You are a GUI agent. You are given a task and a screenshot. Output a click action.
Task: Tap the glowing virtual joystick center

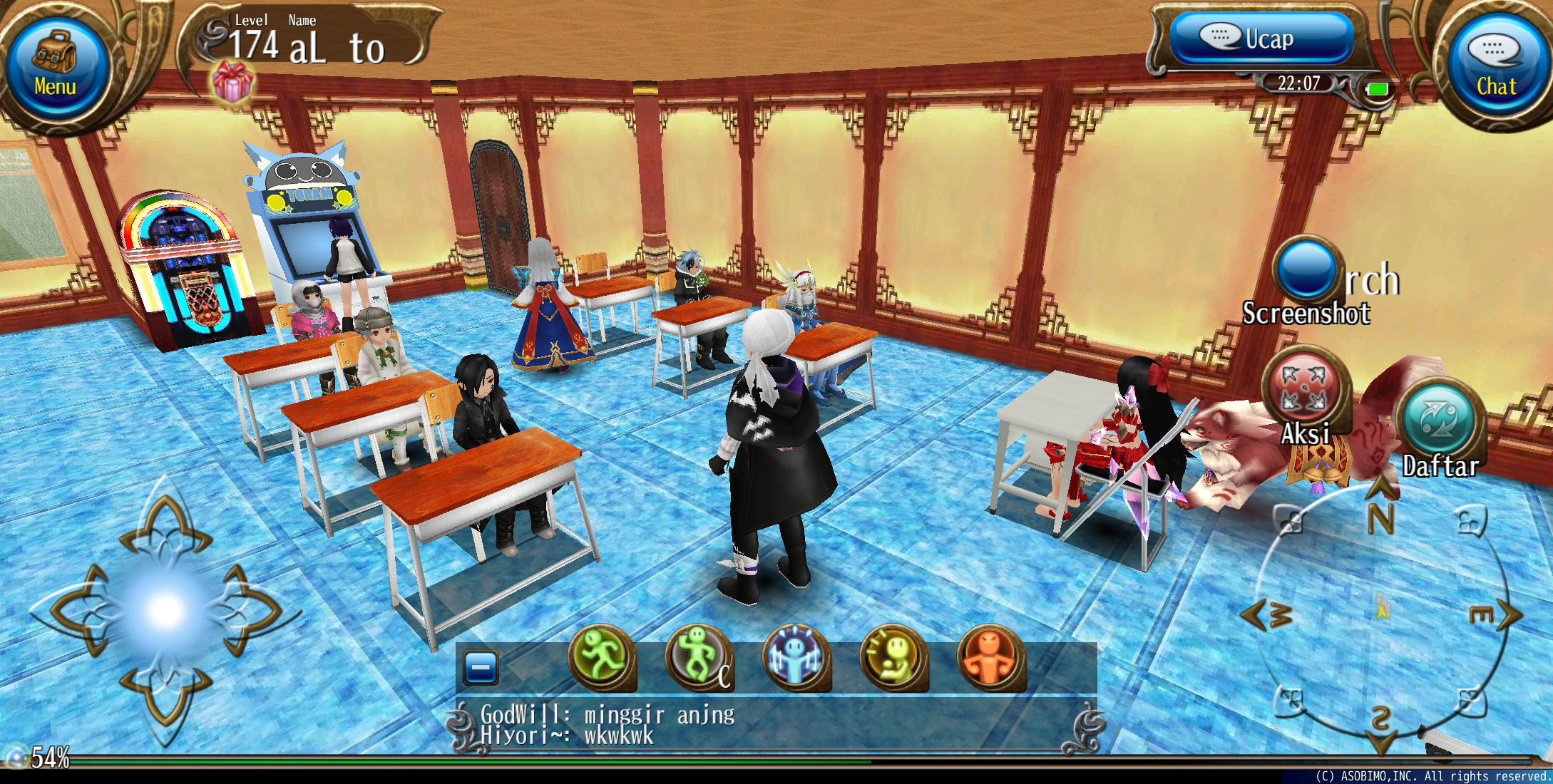(166, 611)
